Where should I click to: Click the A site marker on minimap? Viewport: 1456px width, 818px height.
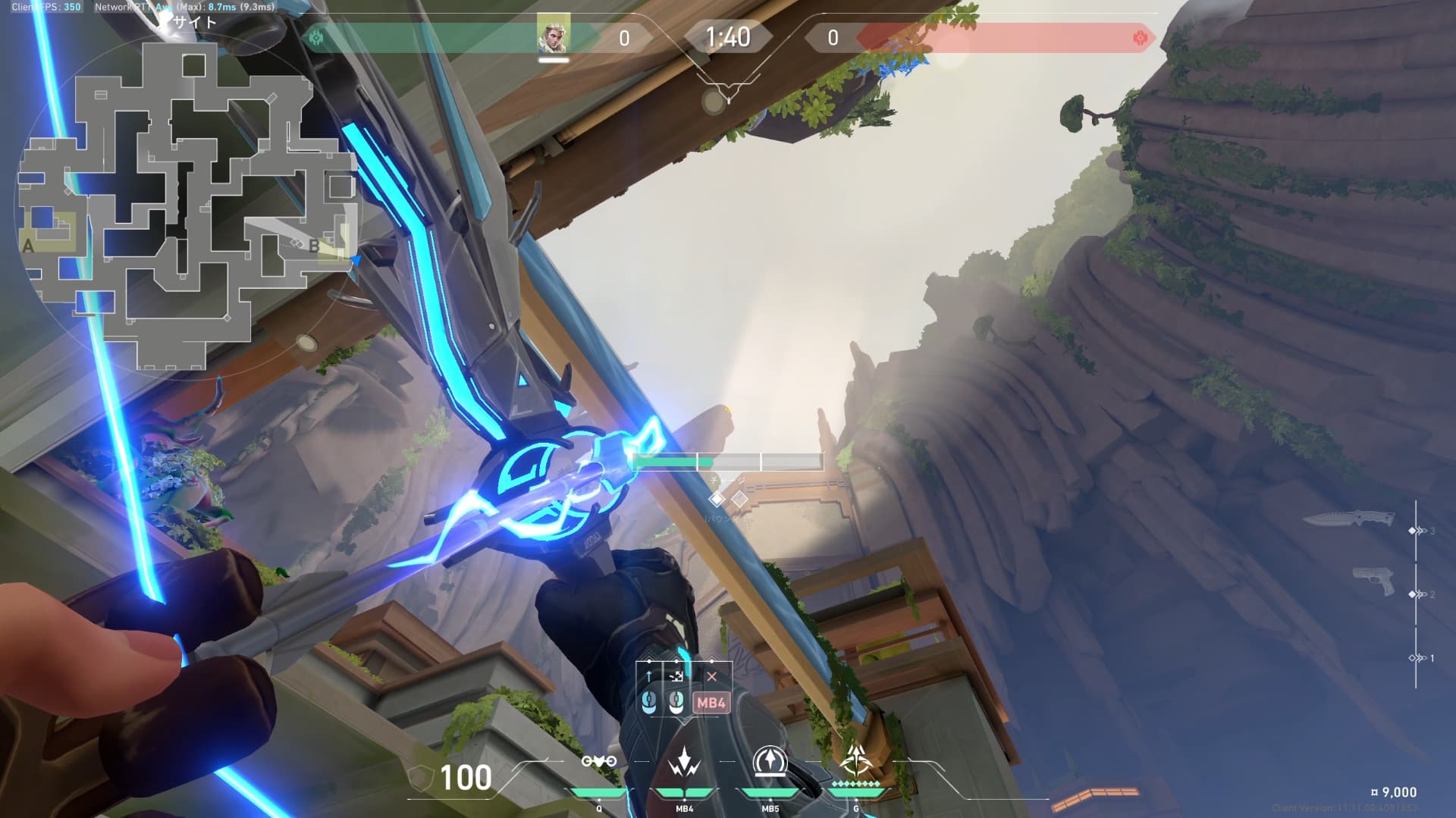coord(29,246)
